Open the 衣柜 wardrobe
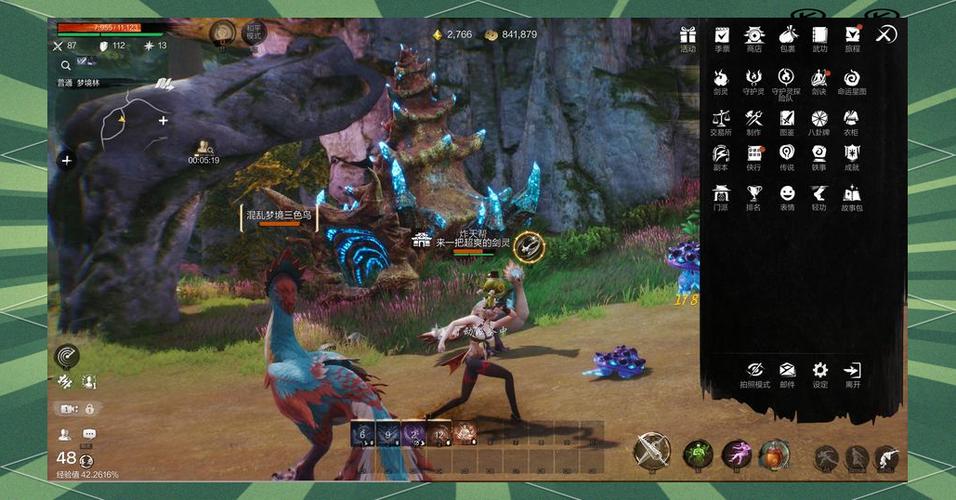The width and height of the screenshot is (956, 500). pyautogui.click(x=852, y=119)
